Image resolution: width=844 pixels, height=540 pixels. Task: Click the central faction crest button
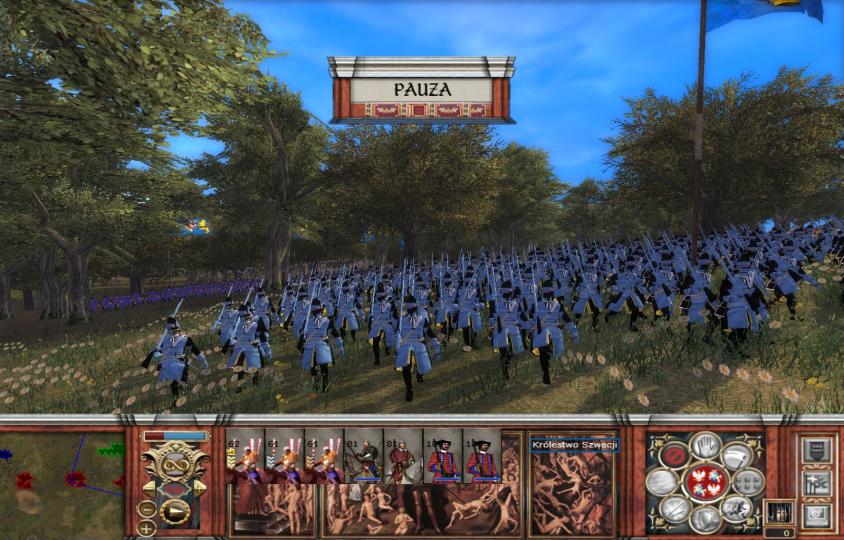click(705, 482)
